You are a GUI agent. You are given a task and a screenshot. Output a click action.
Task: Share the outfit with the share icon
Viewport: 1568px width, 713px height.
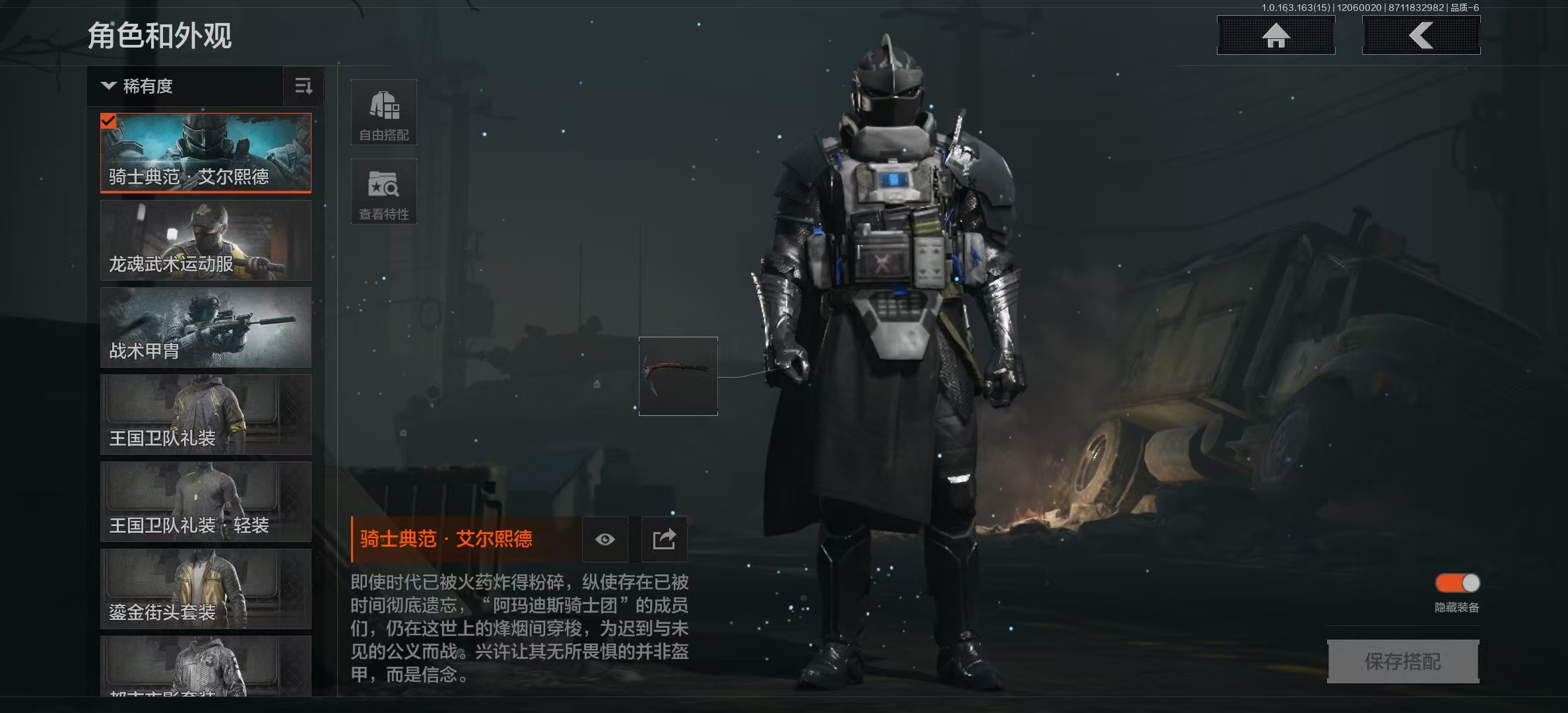[664, 539]
